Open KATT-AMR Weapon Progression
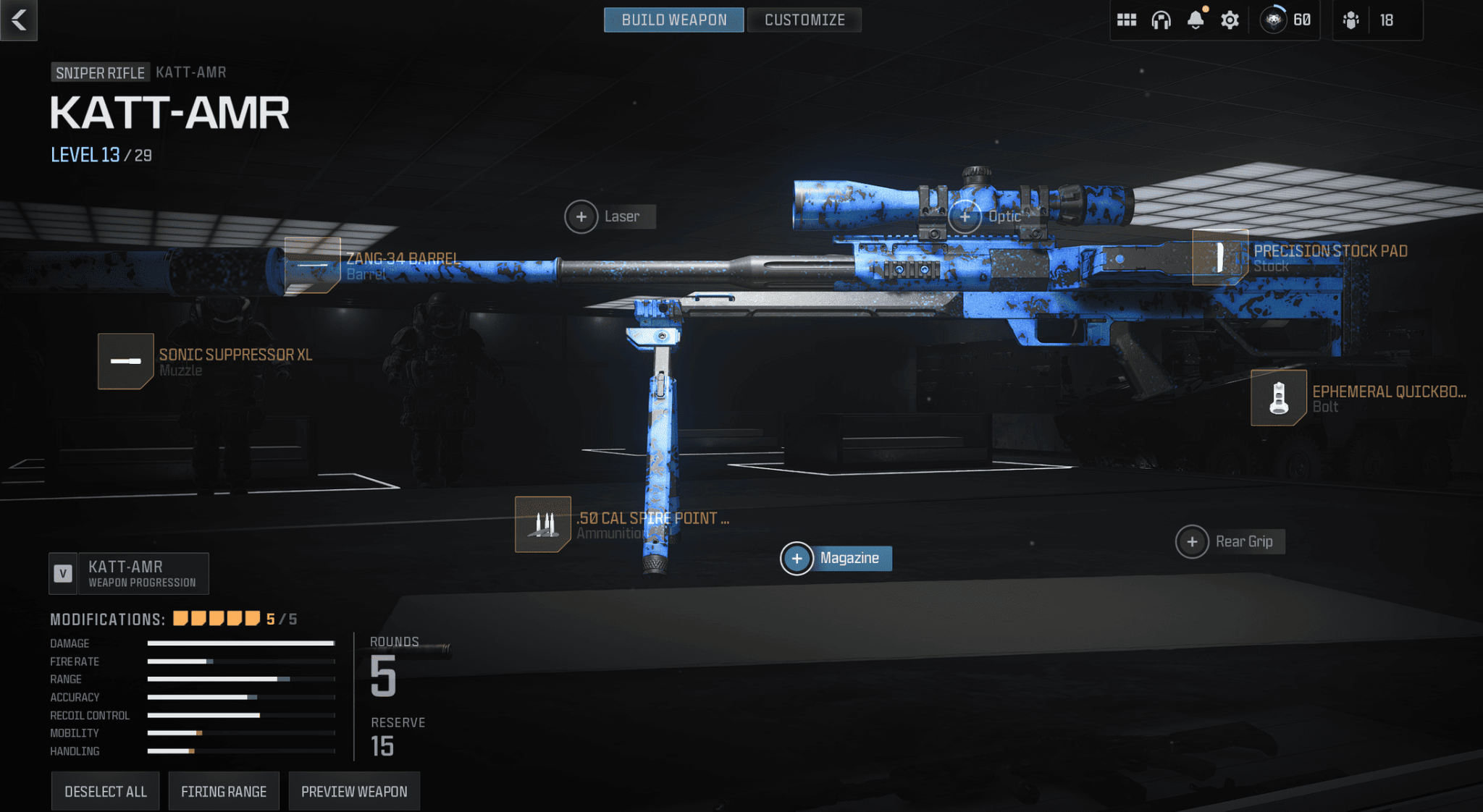This screenshot has height=812, width=1483. (x=129, y=573)
